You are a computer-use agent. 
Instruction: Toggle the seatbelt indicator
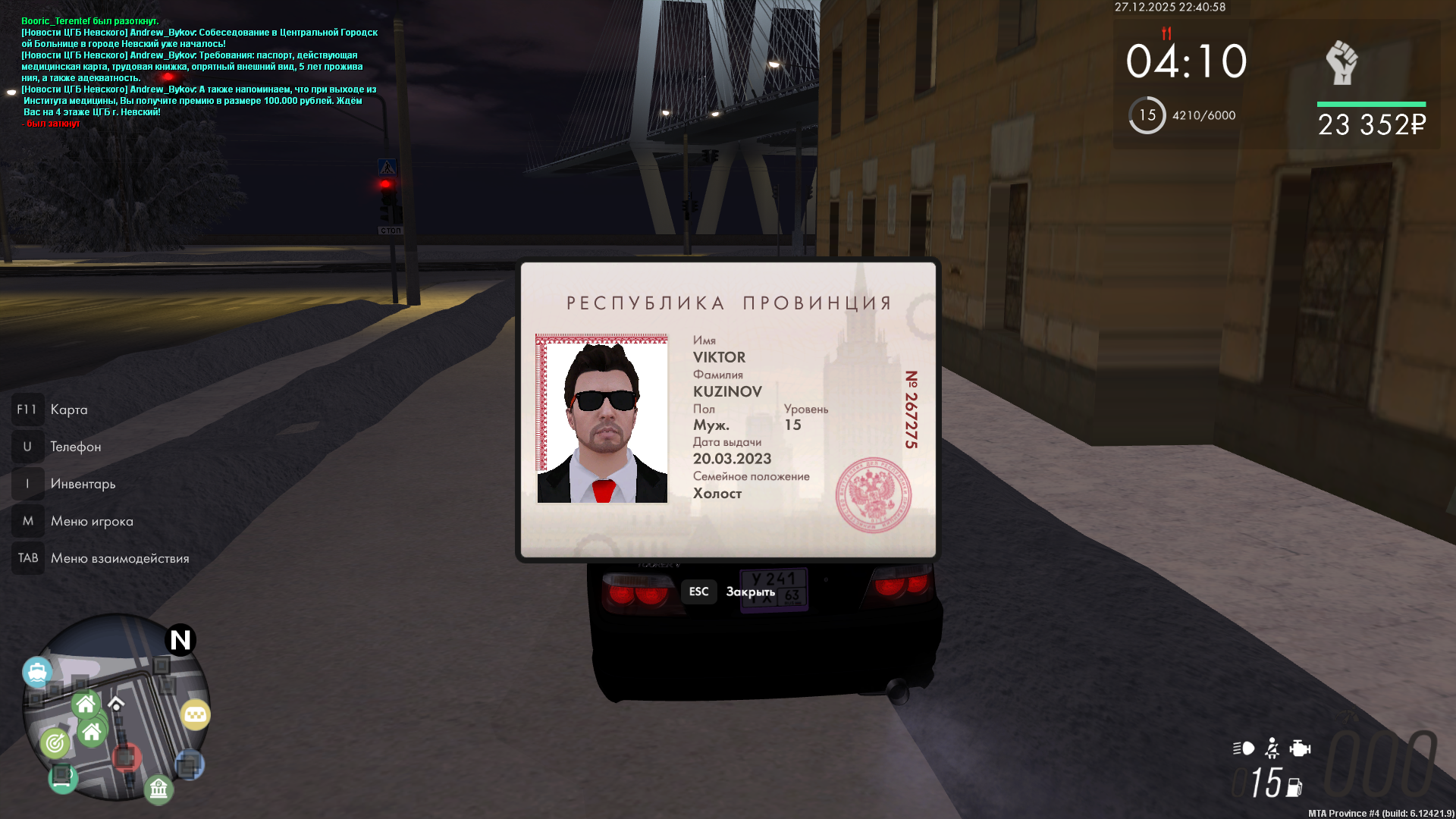(1272, 748)
